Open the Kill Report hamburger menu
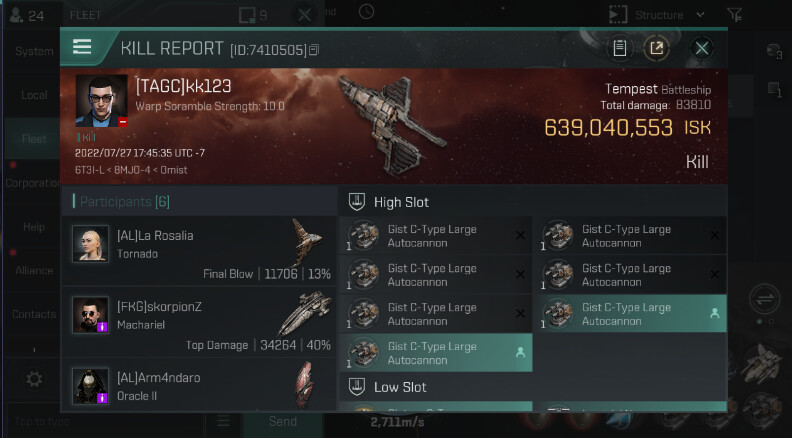Screen dimensions: 792x438 (x=82, y=47)
